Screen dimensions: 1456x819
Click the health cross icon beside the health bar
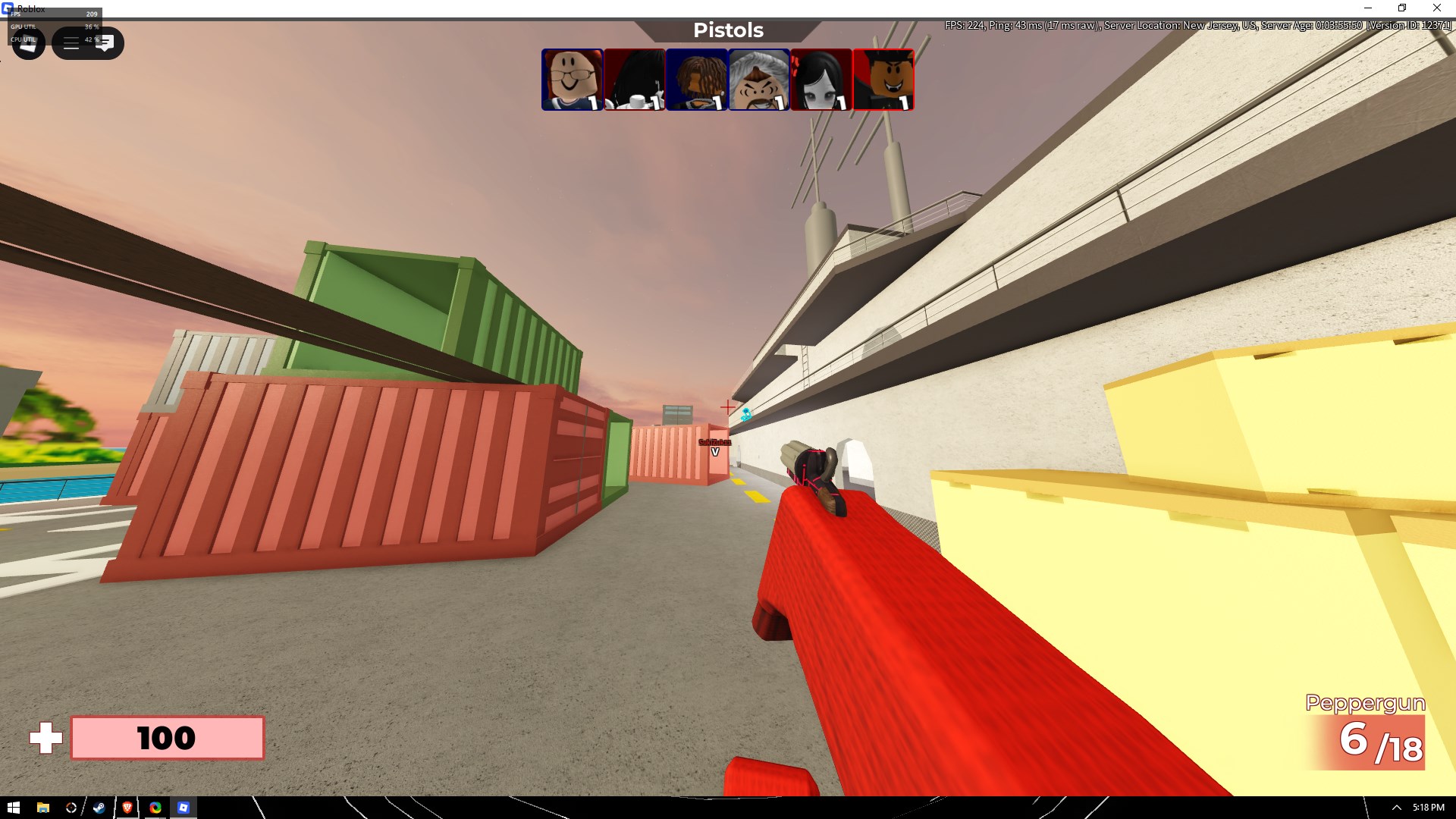coord(45,736)
